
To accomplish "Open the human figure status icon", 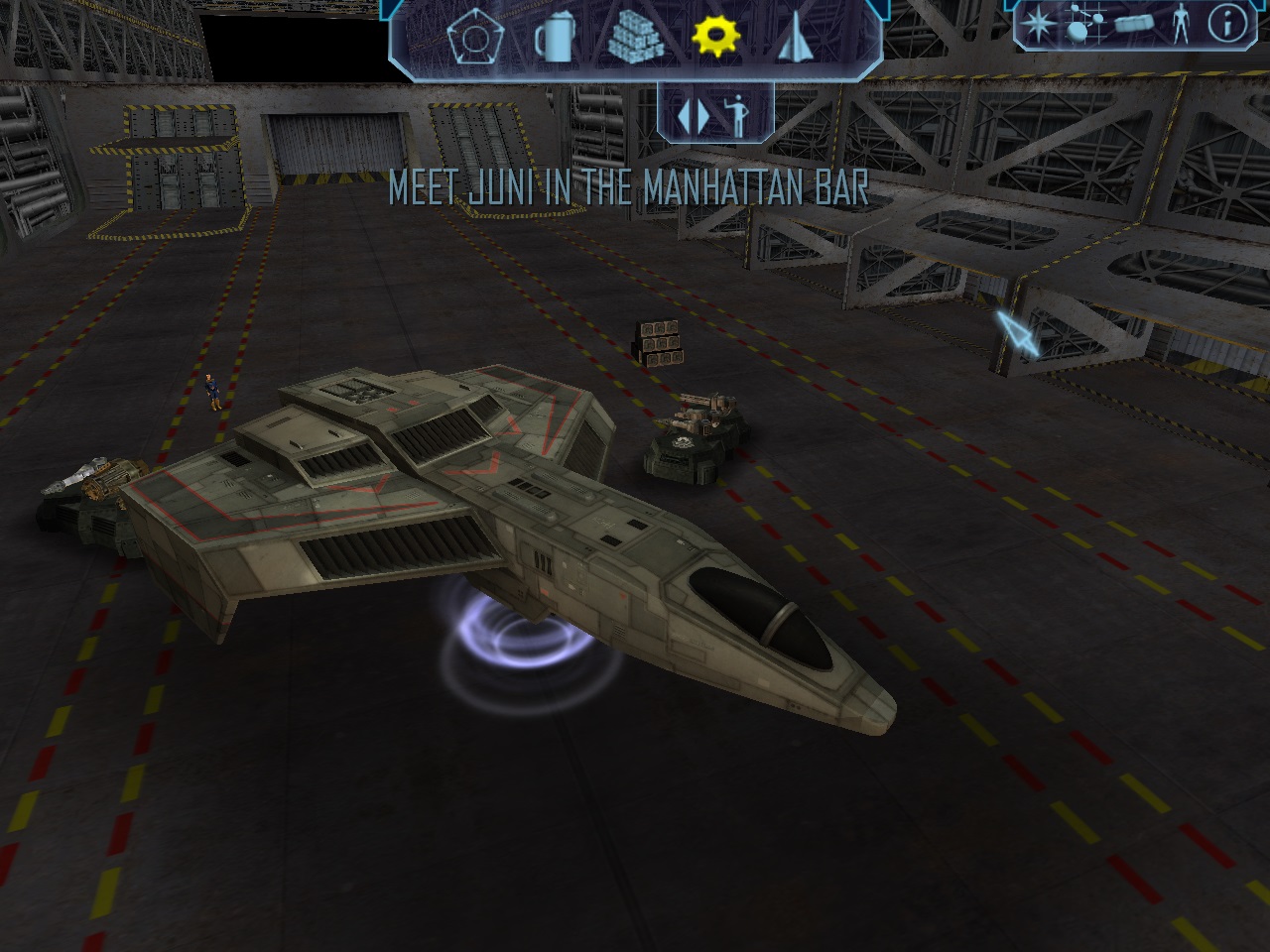I will click(x=1180, y=24).
